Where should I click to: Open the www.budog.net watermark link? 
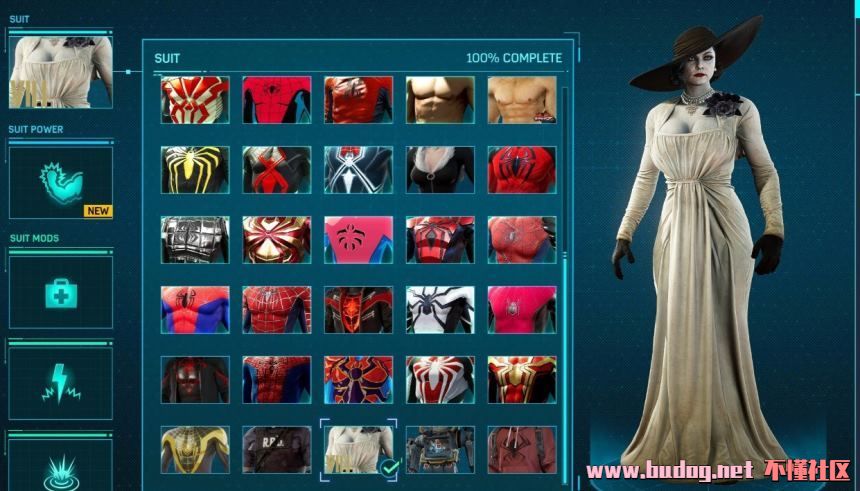tap(668, 470)
